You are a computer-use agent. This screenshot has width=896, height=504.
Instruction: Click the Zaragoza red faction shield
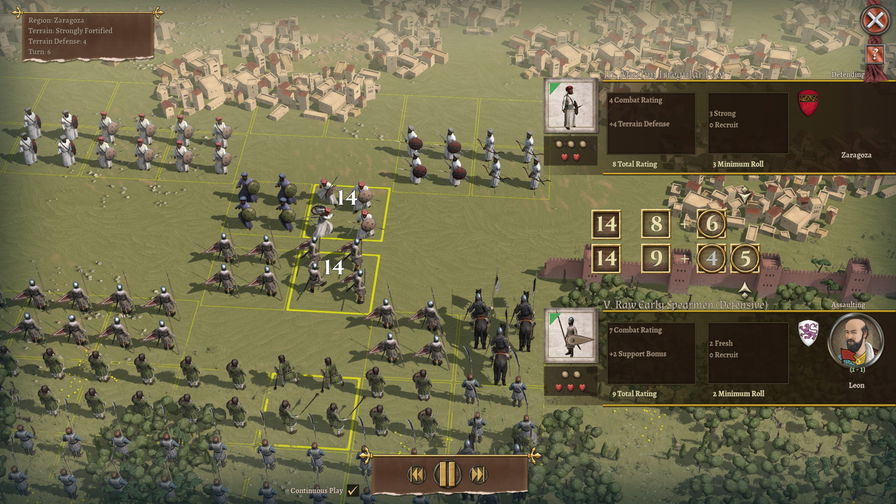808,102
